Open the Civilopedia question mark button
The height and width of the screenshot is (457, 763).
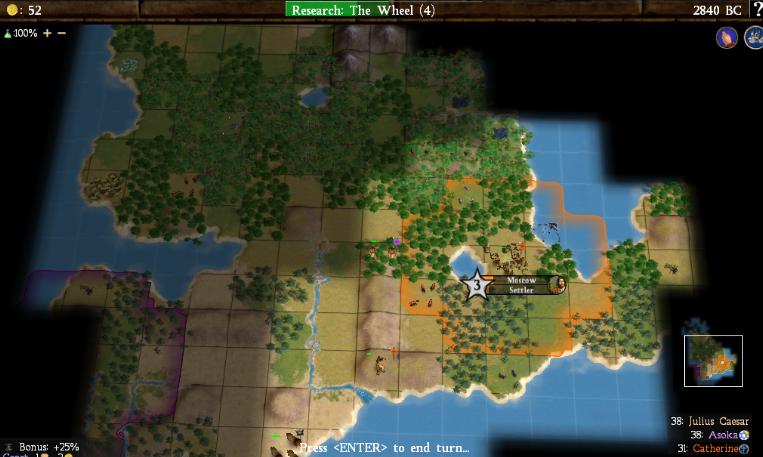pyautogui.click(x=756, y=10)
